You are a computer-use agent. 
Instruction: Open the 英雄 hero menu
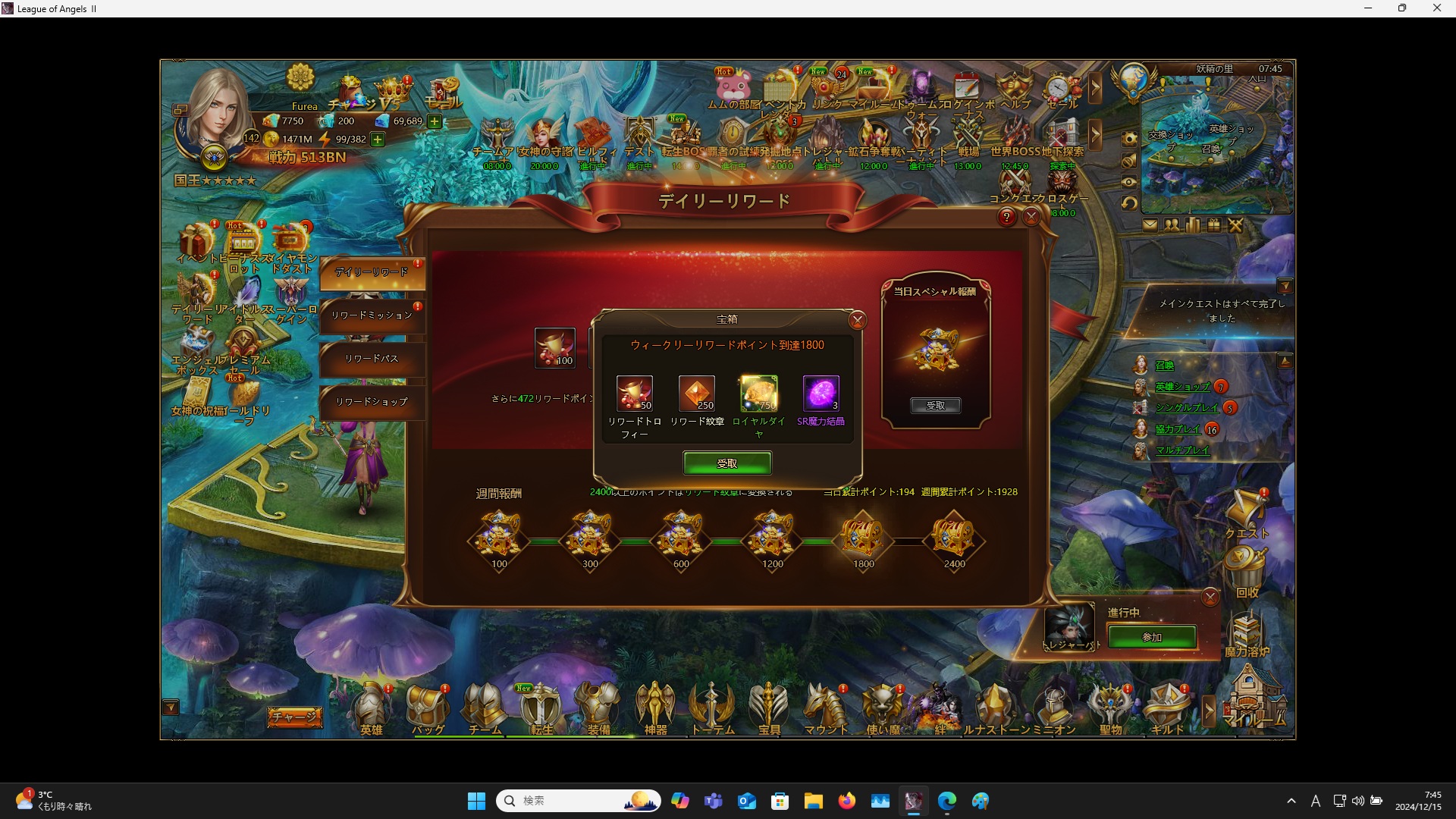pyautogui.click(x=371, y=710)
